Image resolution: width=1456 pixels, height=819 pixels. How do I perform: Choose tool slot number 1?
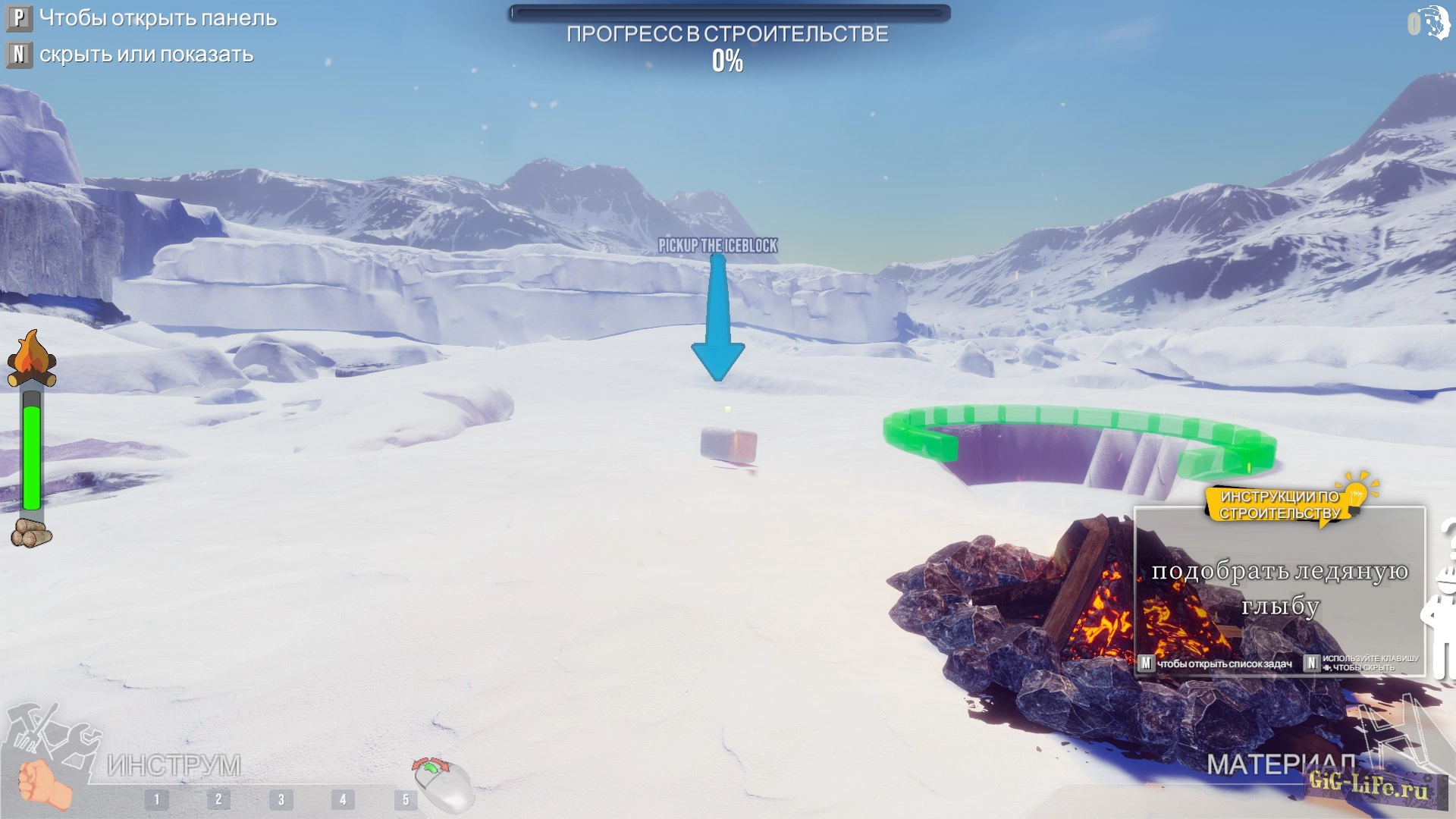[x=157, y=799]
